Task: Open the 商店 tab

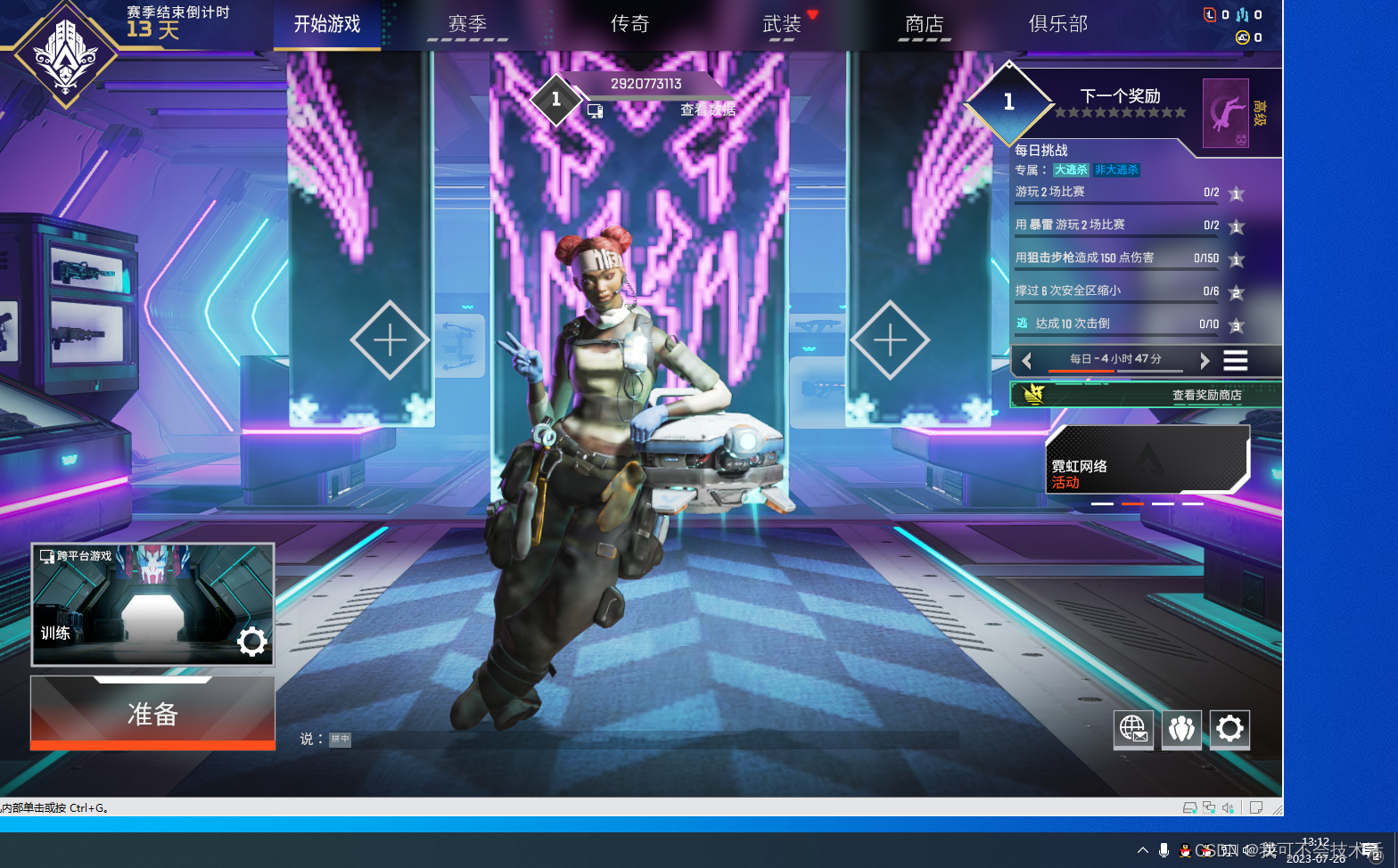Action: pos(924,24)
